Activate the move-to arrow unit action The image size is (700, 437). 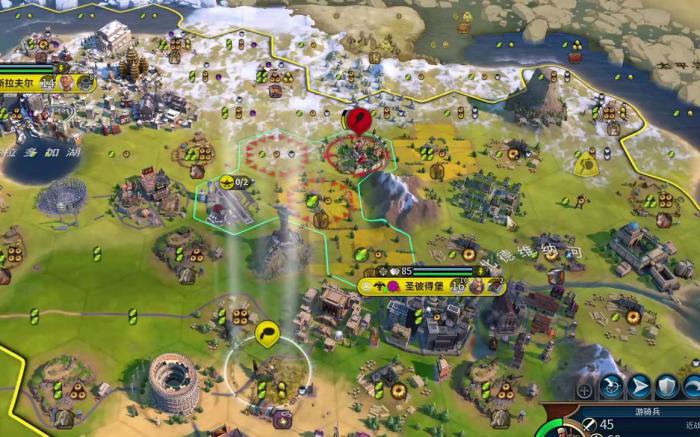pos(639,387)
